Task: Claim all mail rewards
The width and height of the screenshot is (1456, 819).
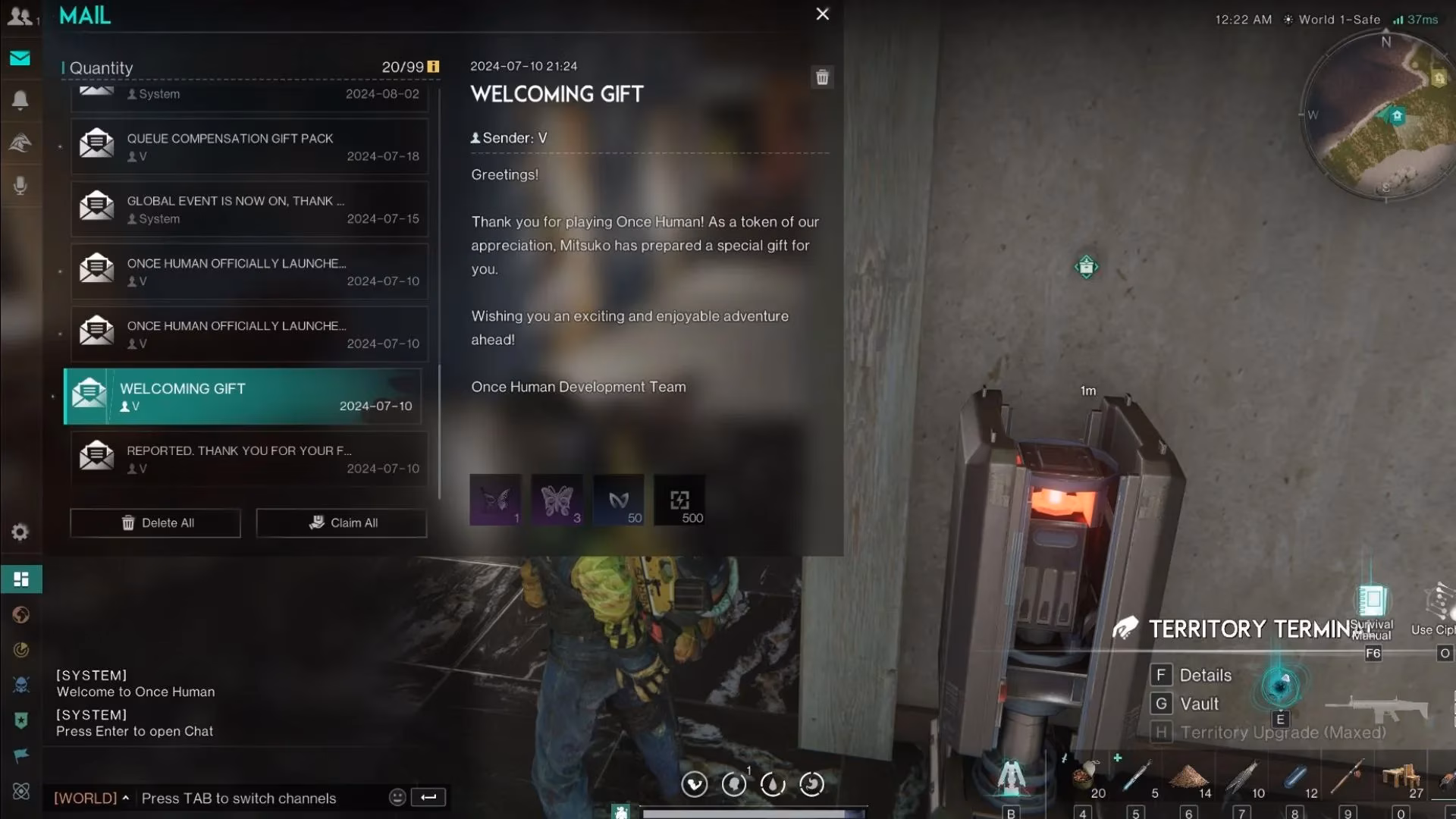Action: (x=341, y=523)
